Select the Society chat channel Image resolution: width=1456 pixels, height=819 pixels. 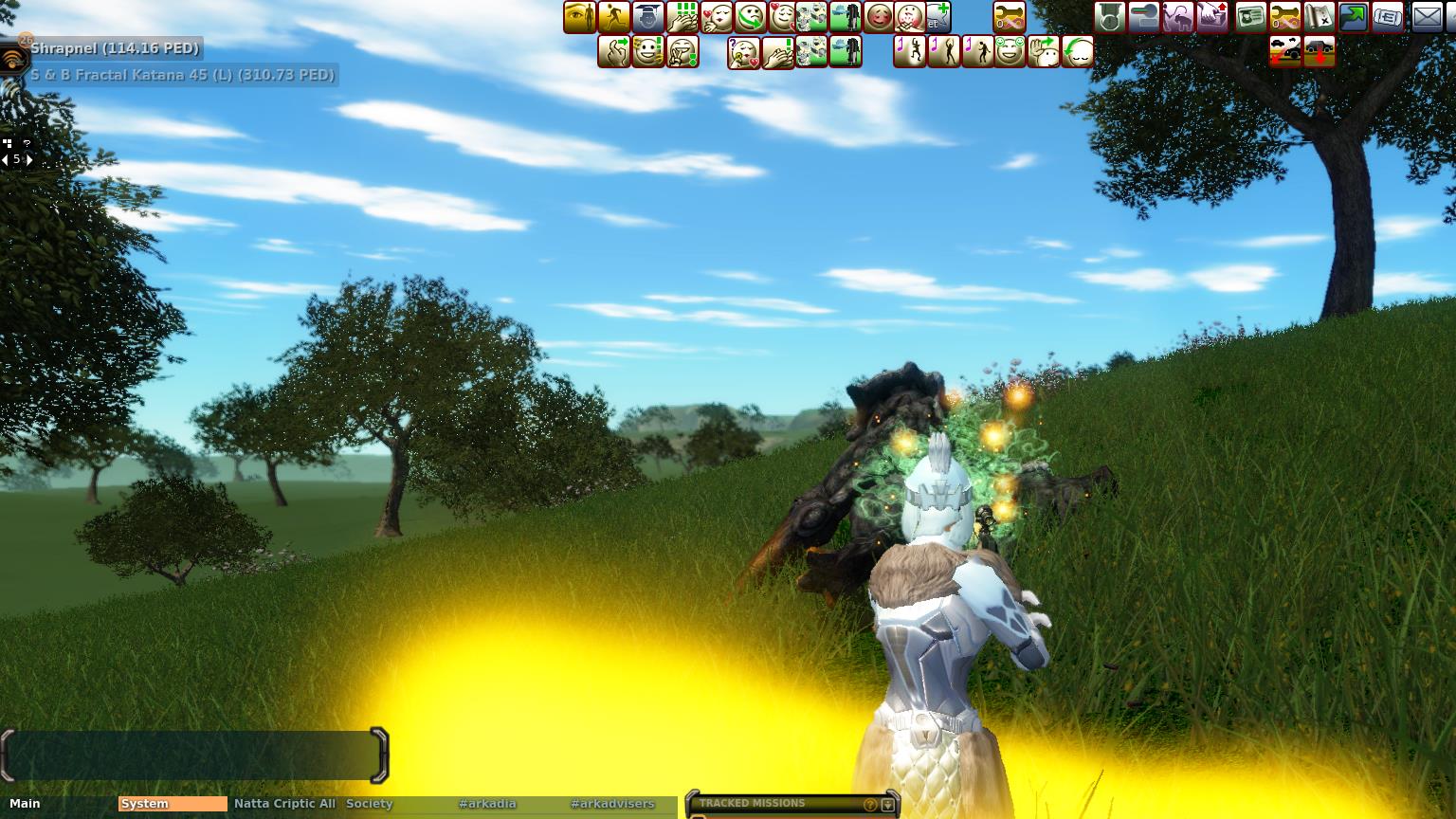pyautogui.click(x=369, y=804)
